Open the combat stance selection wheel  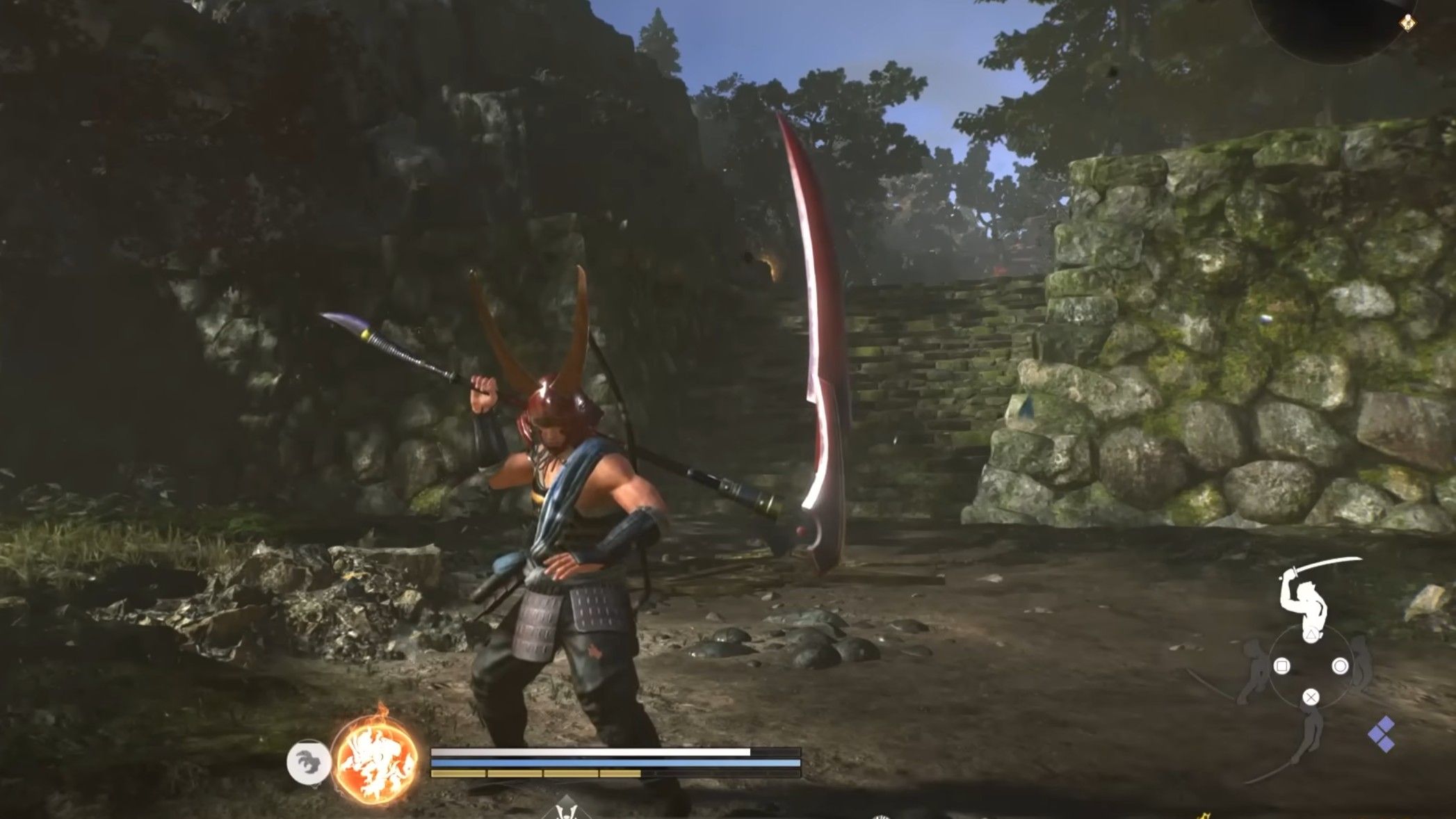[x=1311, y=665]
